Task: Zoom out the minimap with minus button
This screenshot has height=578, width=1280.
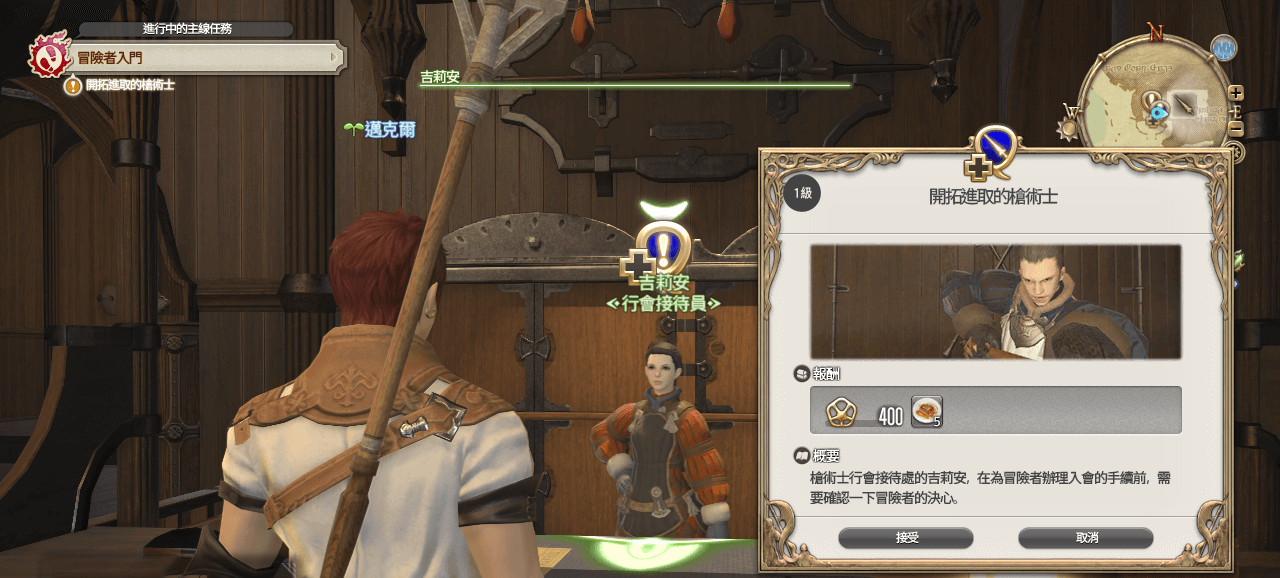Action: click(1236, 129)
